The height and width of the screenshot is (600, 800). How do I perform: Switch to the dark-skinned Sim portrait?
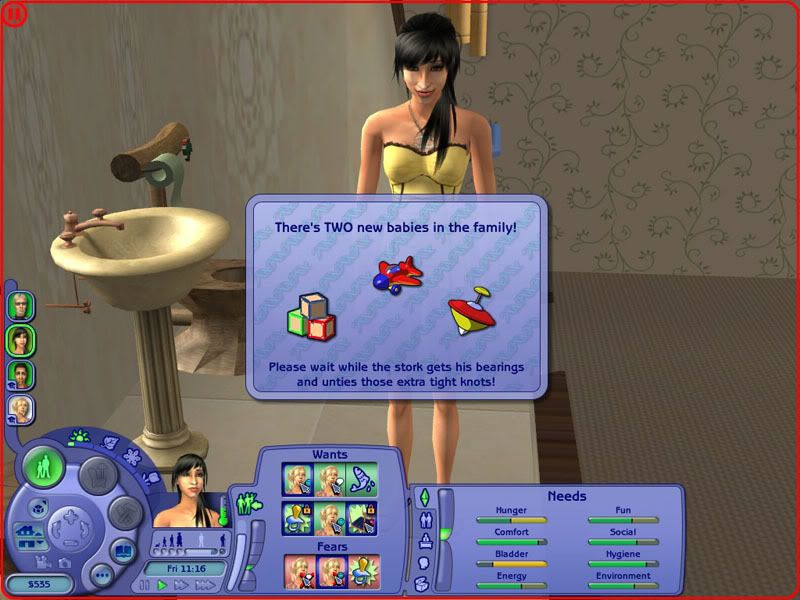point(20,374)
